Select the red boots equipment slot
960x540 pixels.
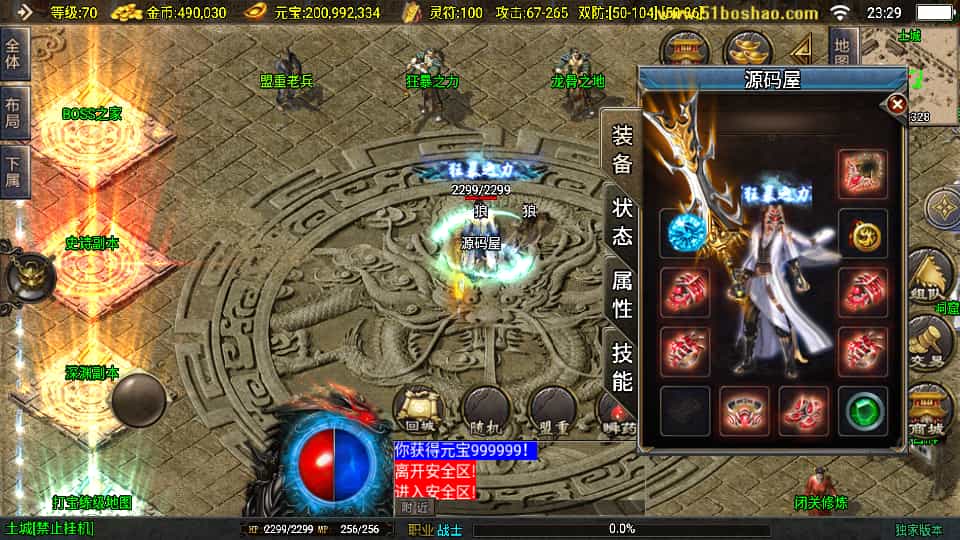click(x=803, y=411)
